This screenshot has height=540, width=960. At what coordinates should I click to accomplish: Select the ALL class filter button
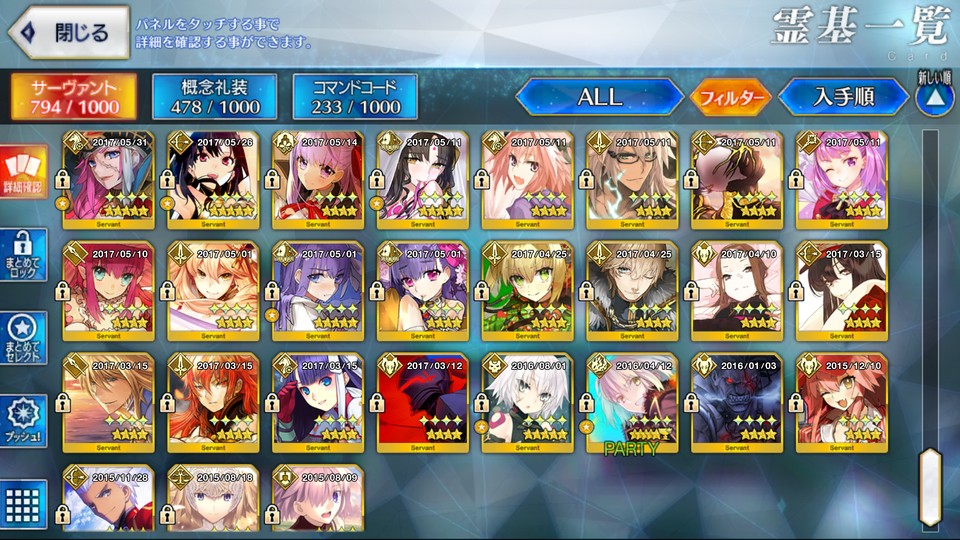[599, 97]
